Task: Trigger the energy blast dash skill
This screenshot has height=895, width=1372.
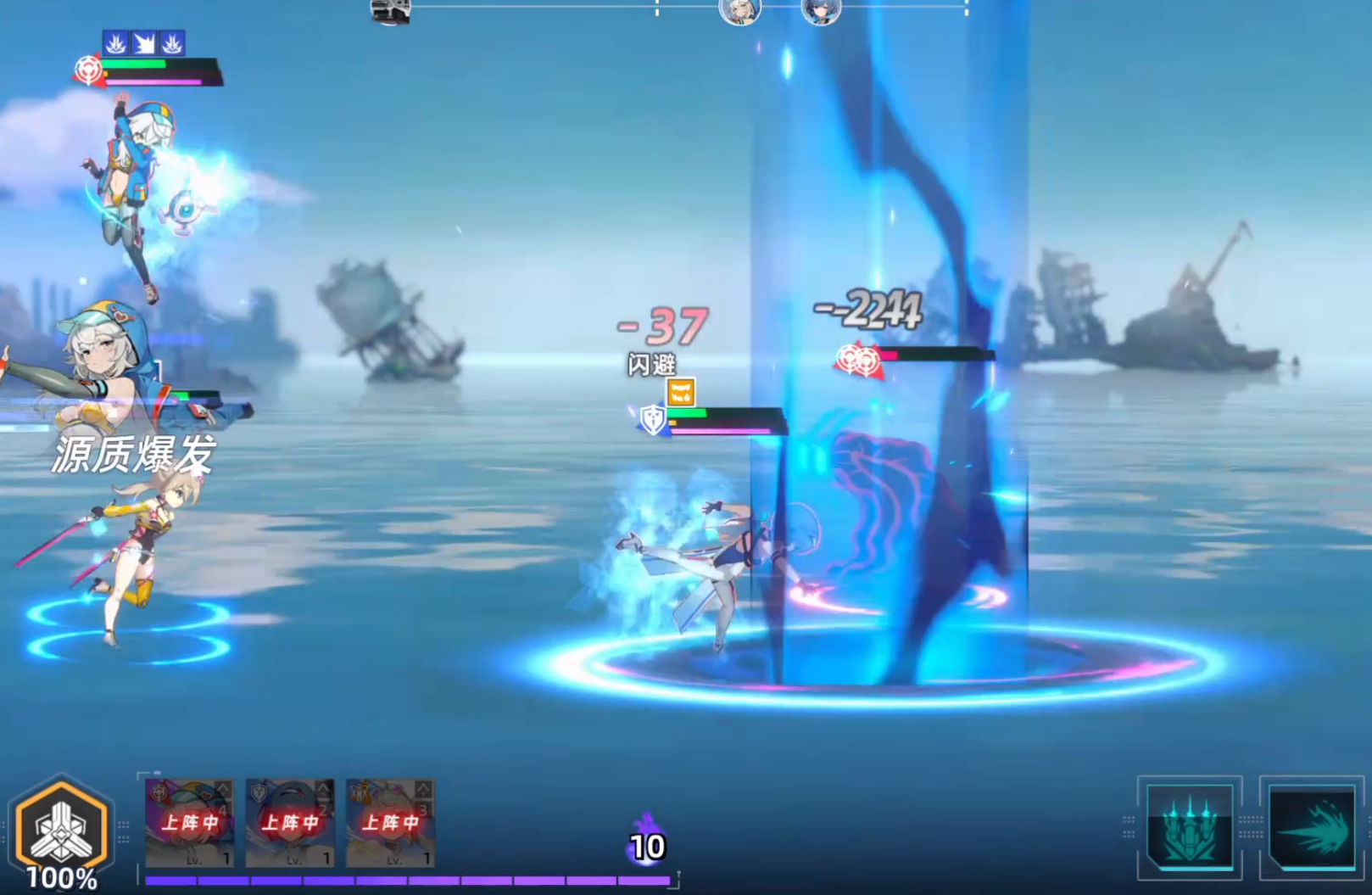Action: 1311,827
